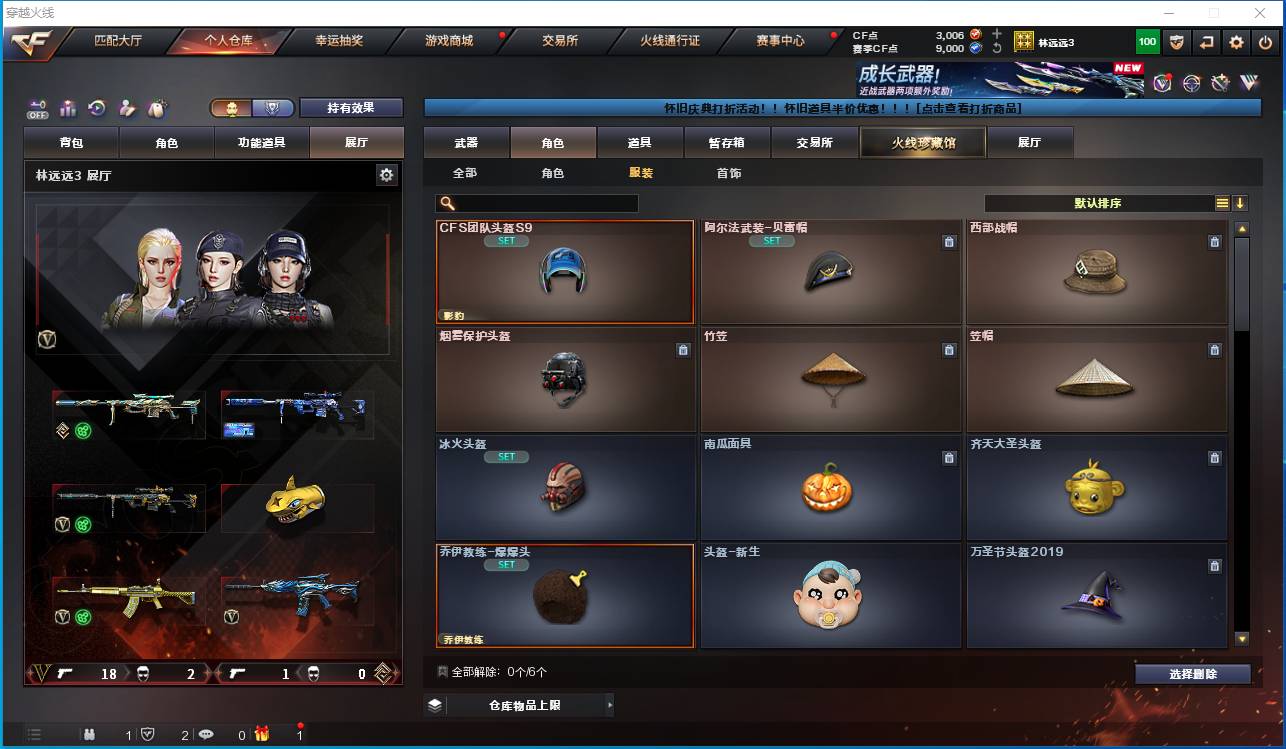Expand the 仓库物品上限 panel arrow
Viewport: 1286px width, 749px height.
pos(609,704)
